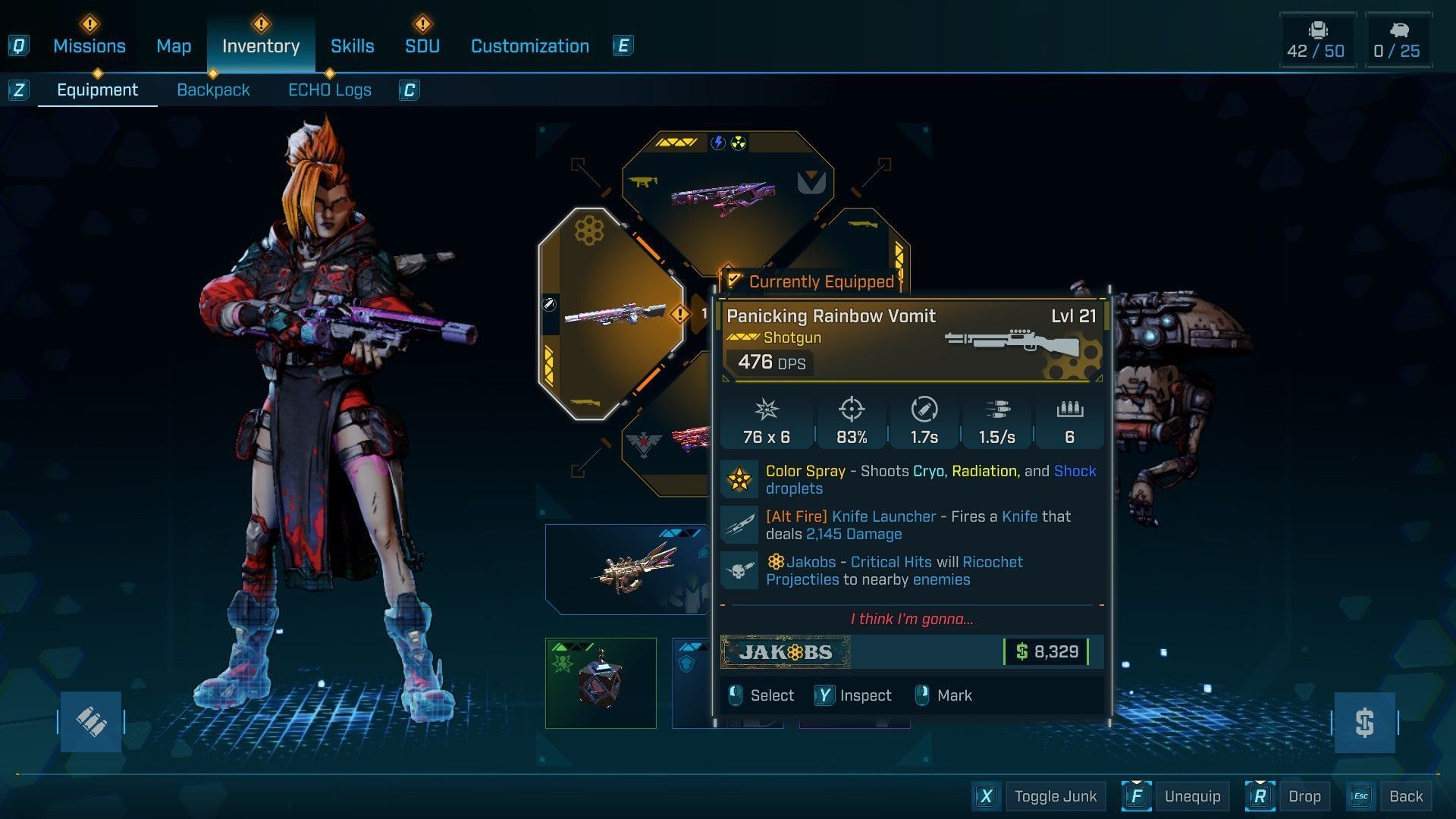Select the Inventory tab
The image size is (1456, 819).
click(261, 46)
